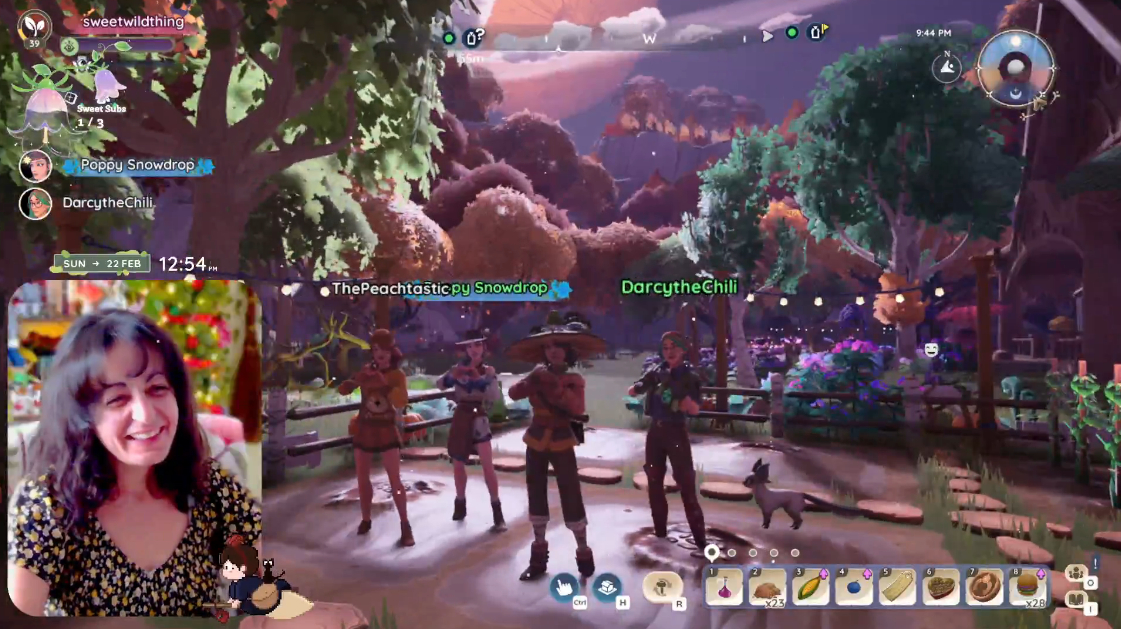Select the corn cob hotbar slot

point(811,588)
